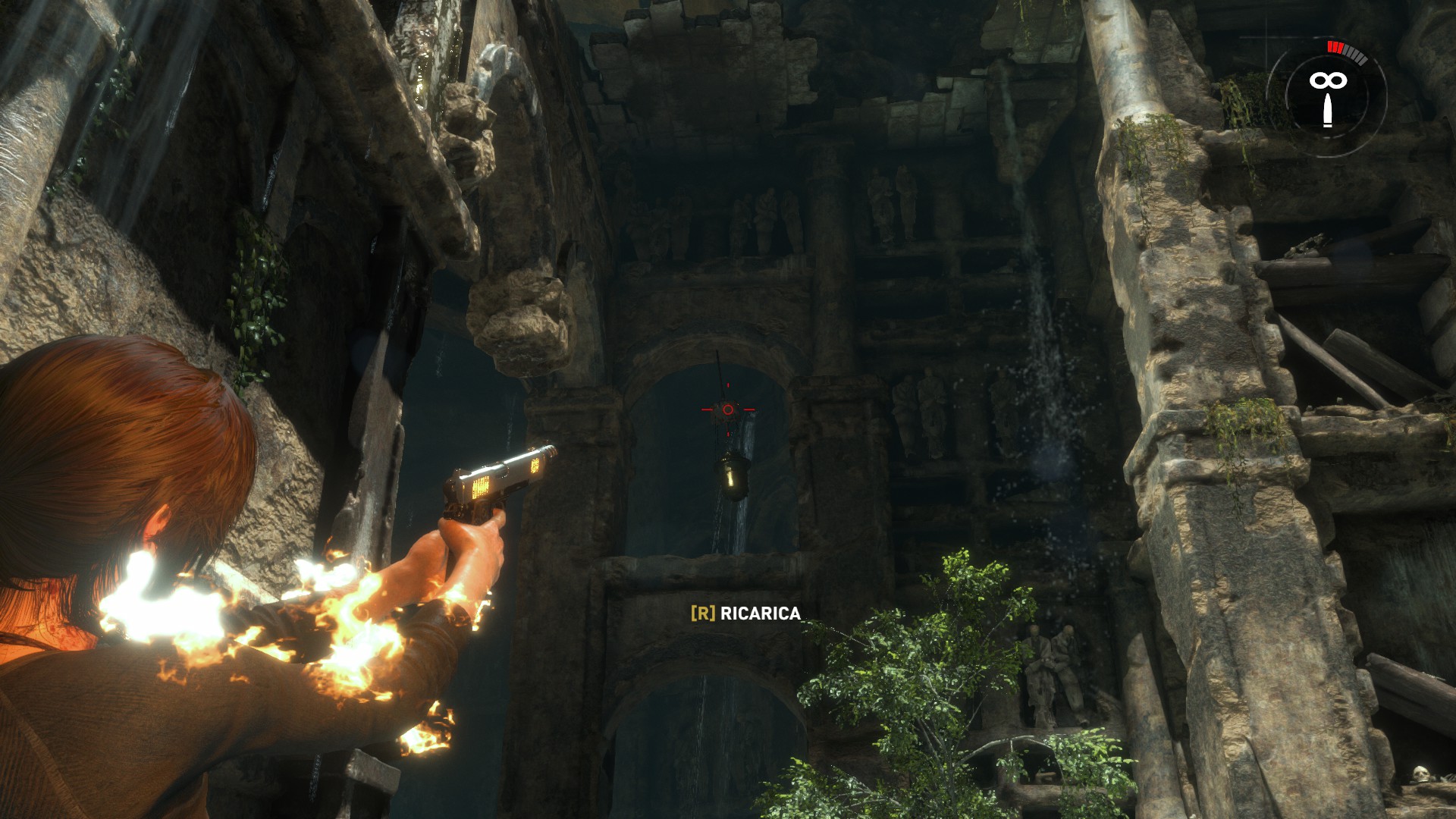1456x819 pixels.
Task: Click the pistol bullet weapon indicator
Action: pos(1326,109)
